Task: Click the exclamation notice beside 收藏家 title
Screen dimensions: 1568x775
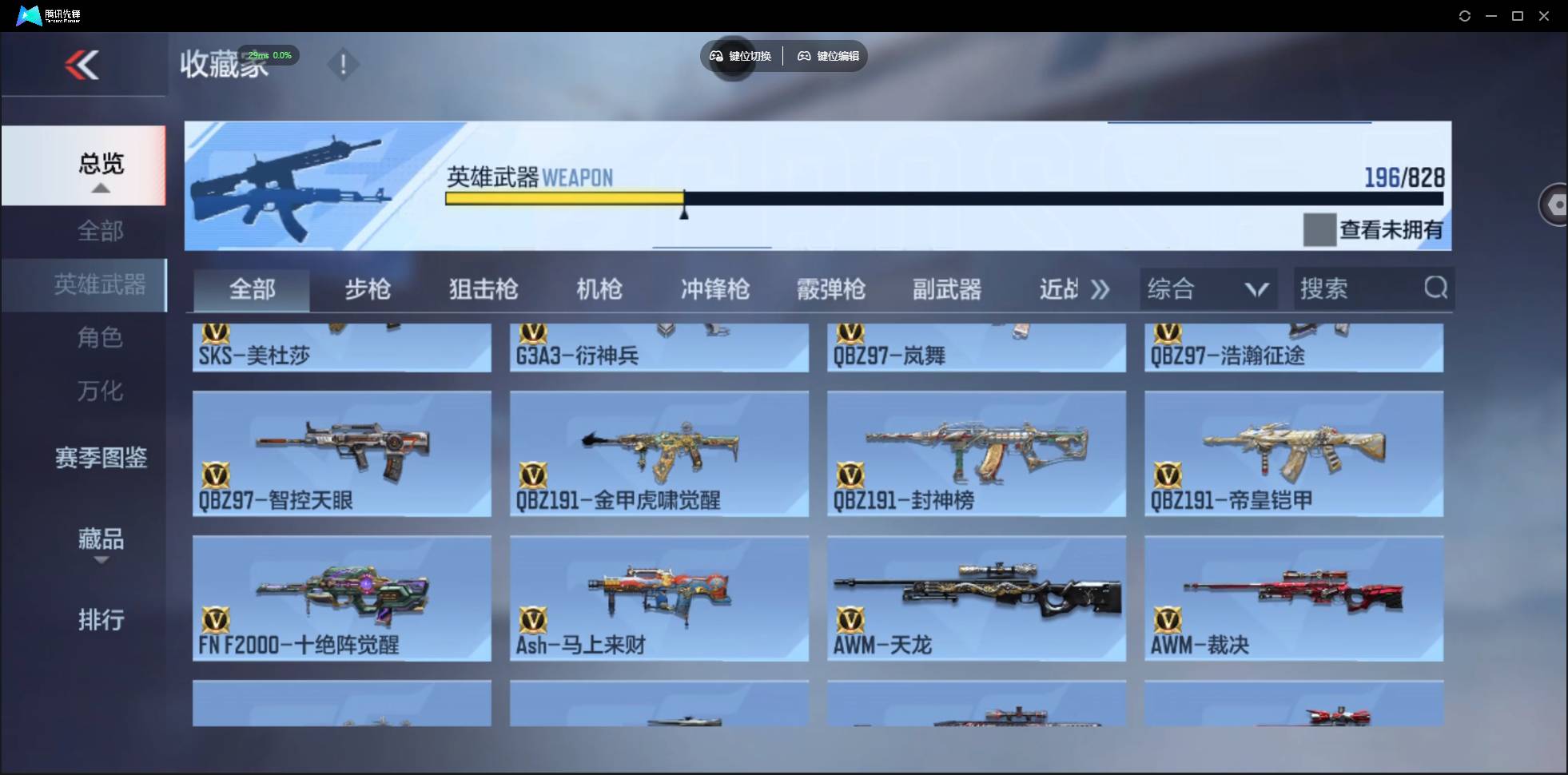Action: pos(343,64)
